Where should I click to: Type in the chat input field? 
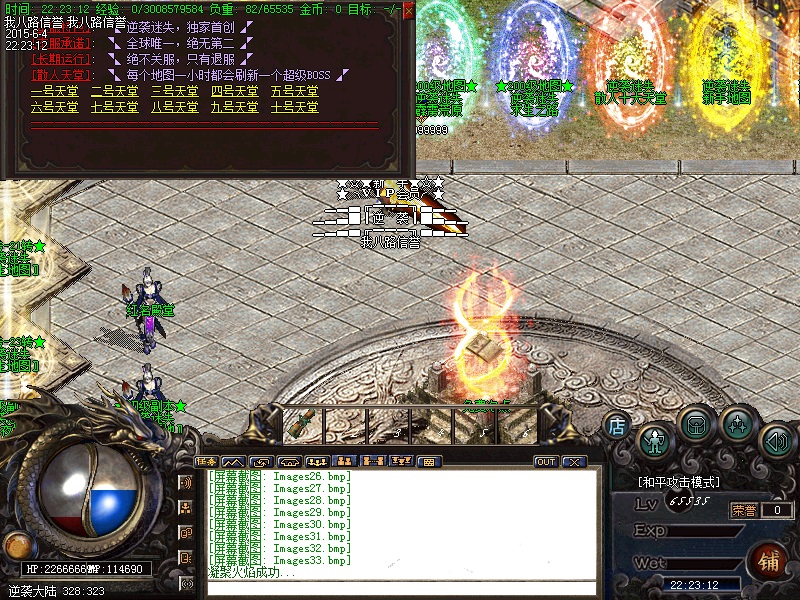pyautogui.click(x=400, y=588)
